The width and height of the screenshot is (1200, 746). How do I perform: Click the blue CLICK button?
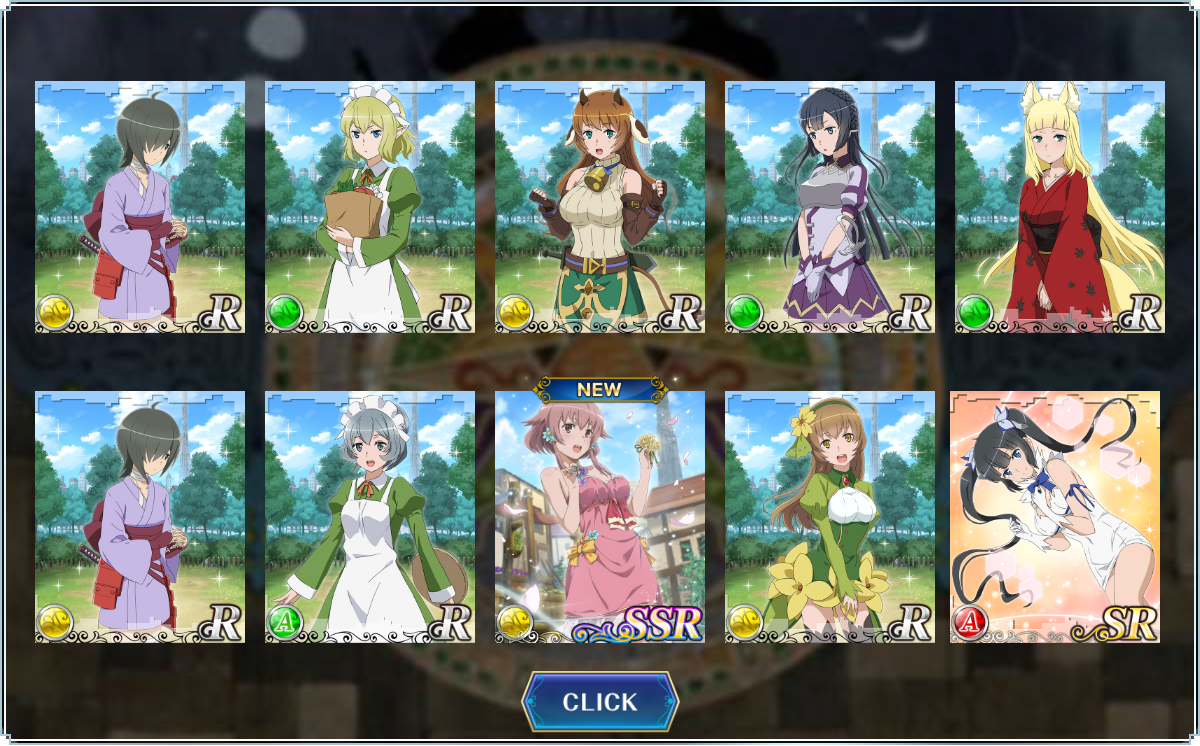[600, 702]
